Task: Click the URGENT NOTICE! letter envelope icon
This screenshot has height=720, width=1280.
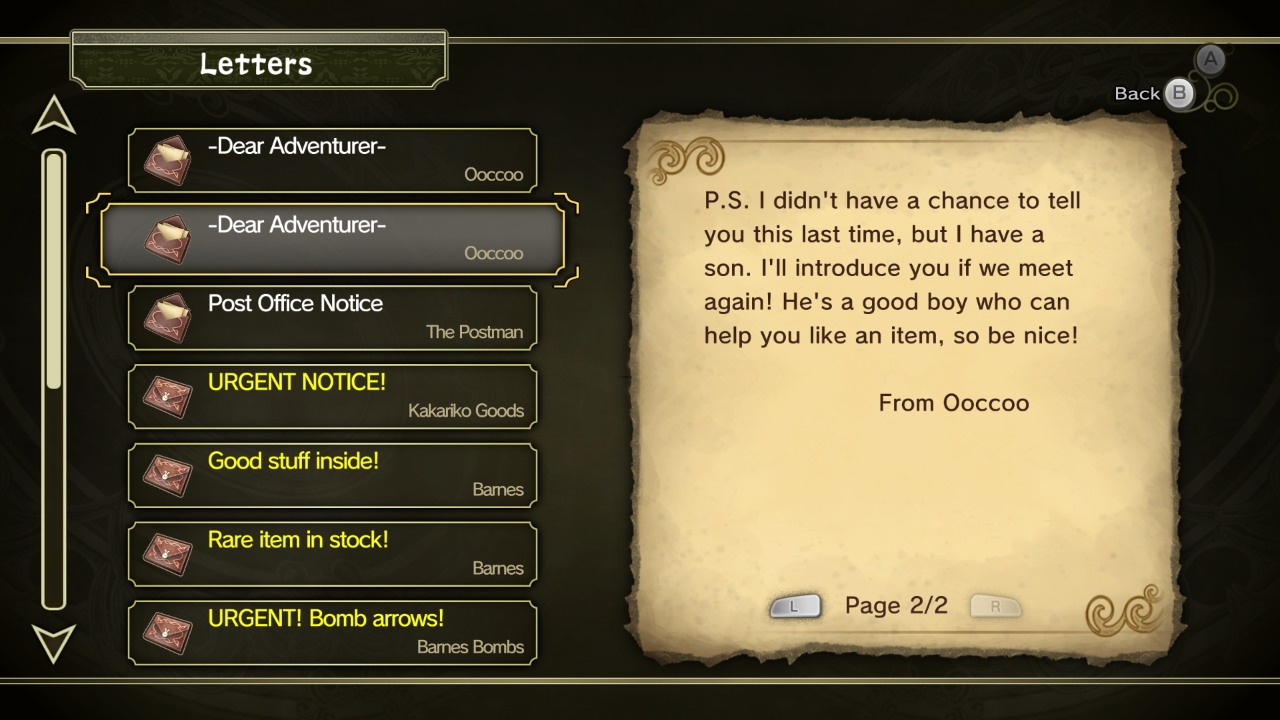Action: point(166,396)
